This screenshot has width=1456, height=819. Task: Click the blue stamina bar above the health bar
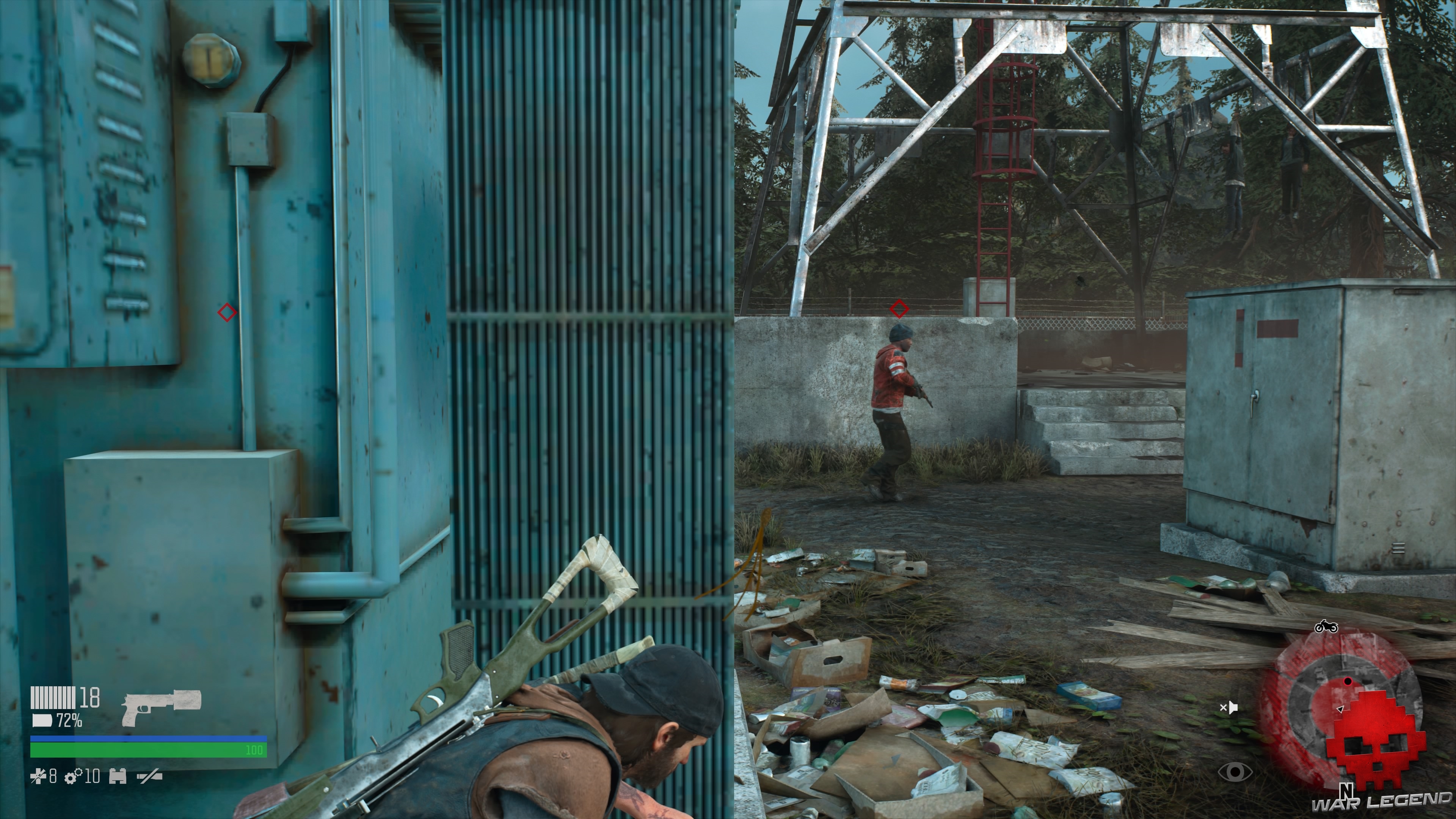[149, 739]
